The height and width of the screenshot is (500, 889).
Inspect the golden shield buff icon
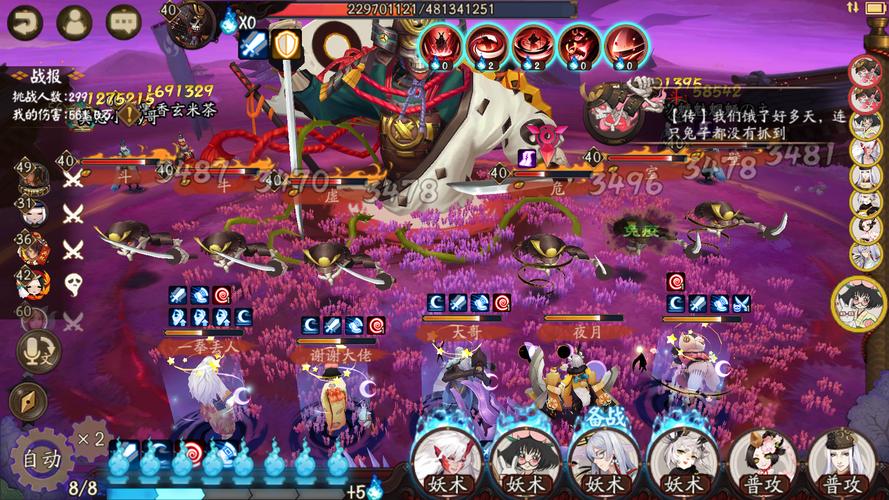(x=287, y=44)
